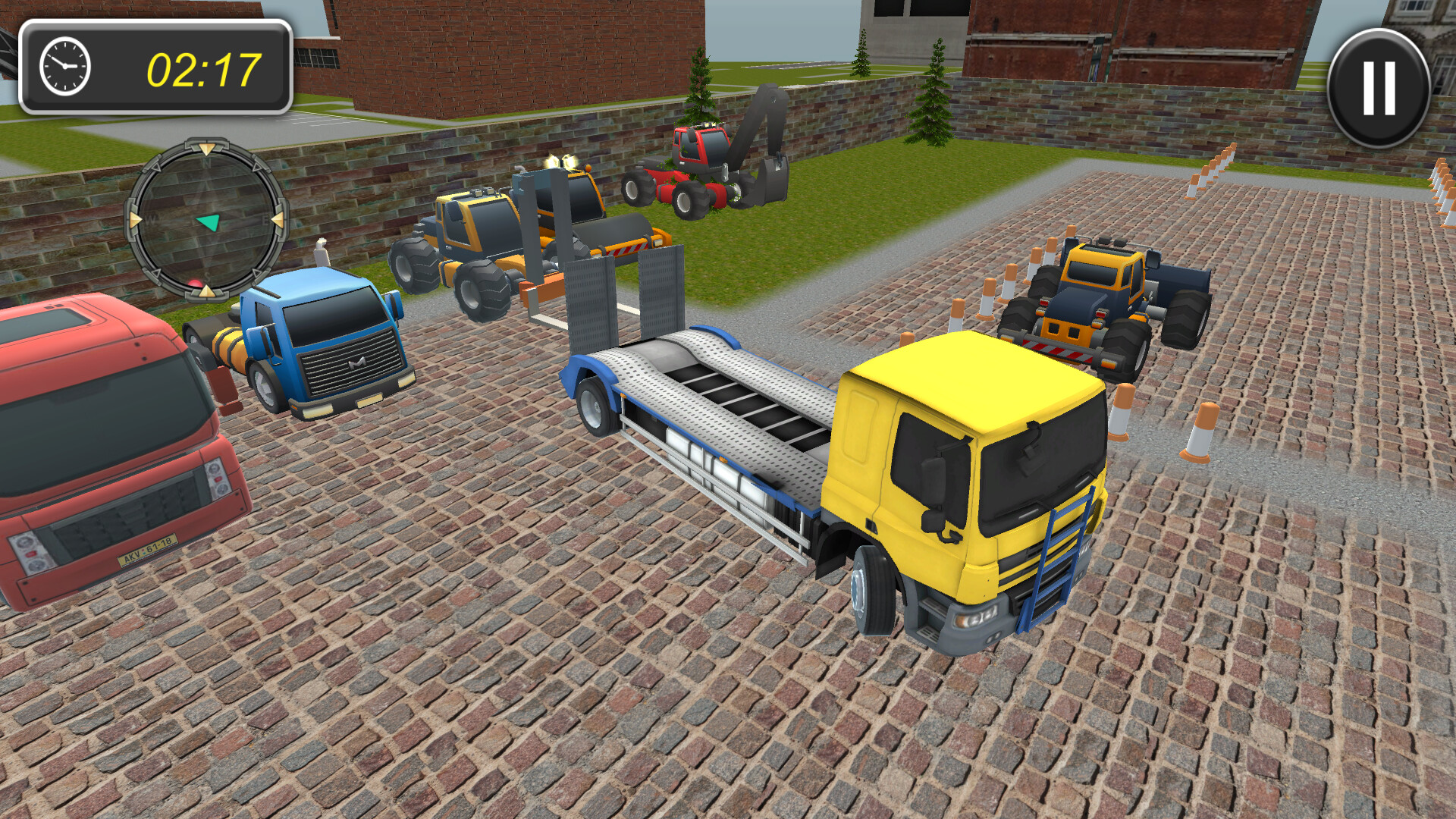This screenshot has width=1456, height=819.
Task: Click the red waypoint dot on the compass
Action: (196, 283)
